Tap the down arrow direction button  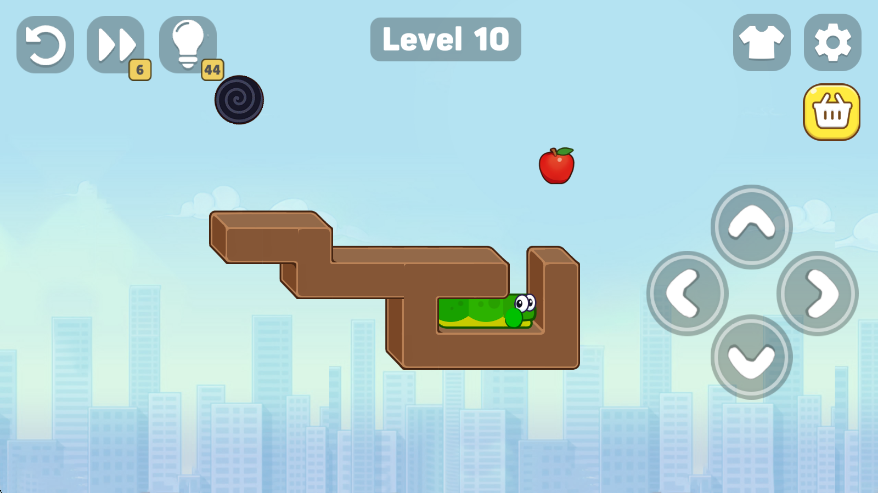(752, 358)
